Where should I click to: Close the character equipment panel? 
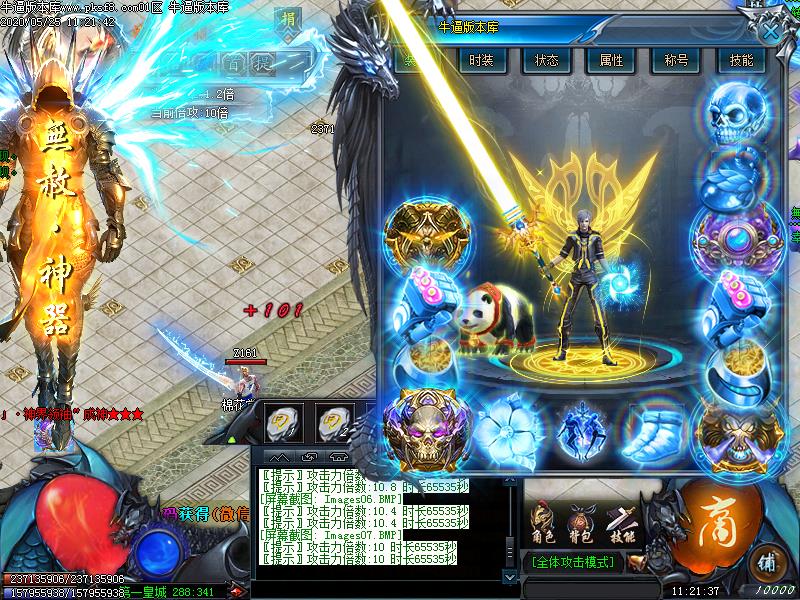pyautogui.click(x=770, y=30)
